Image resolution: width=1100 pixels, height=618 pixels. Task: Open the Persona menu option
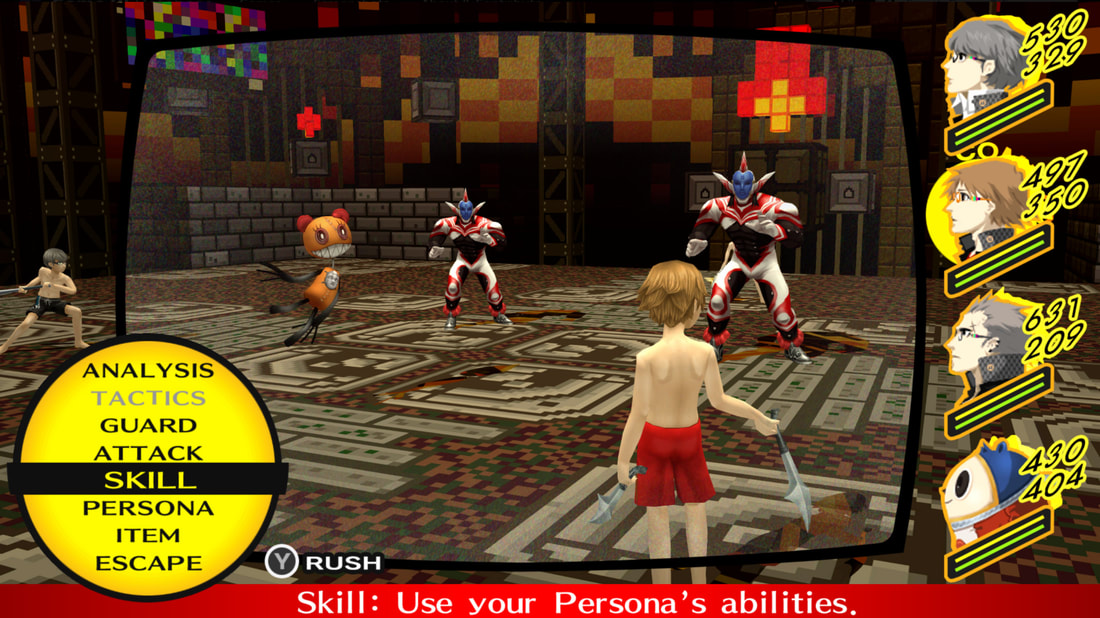click(148, 507)
